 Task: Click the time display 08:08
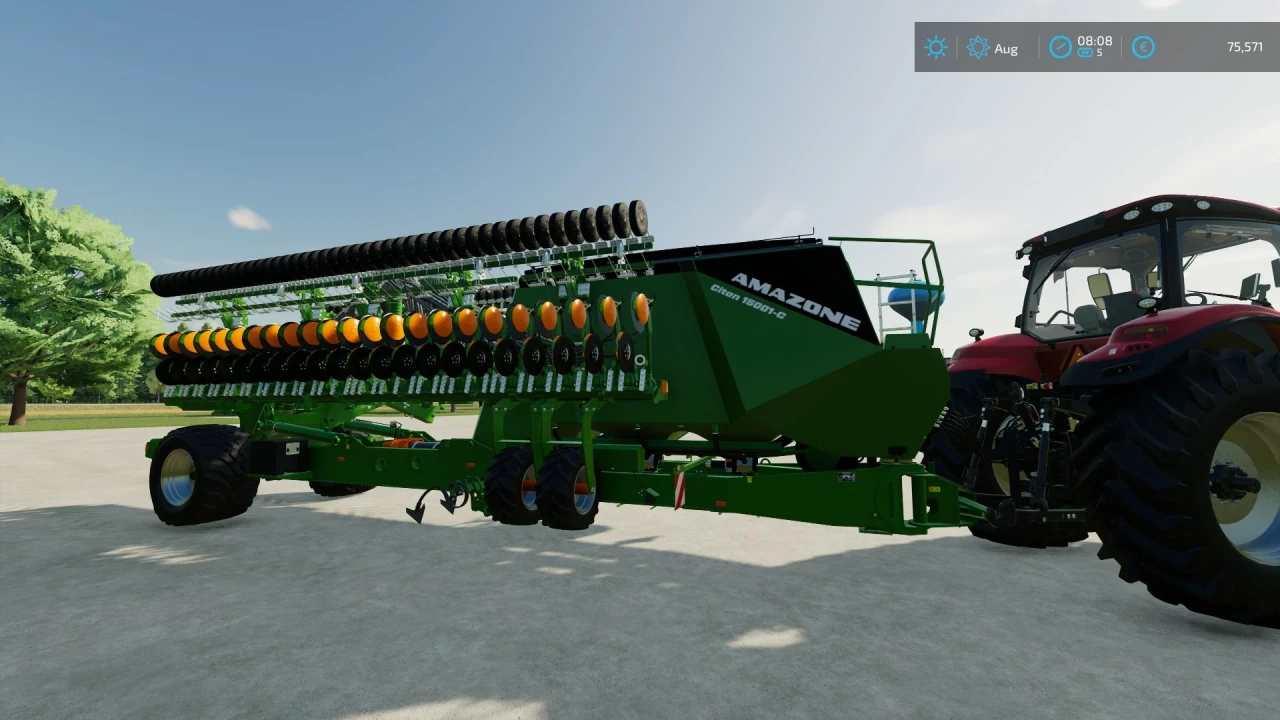coord(1095,42)
